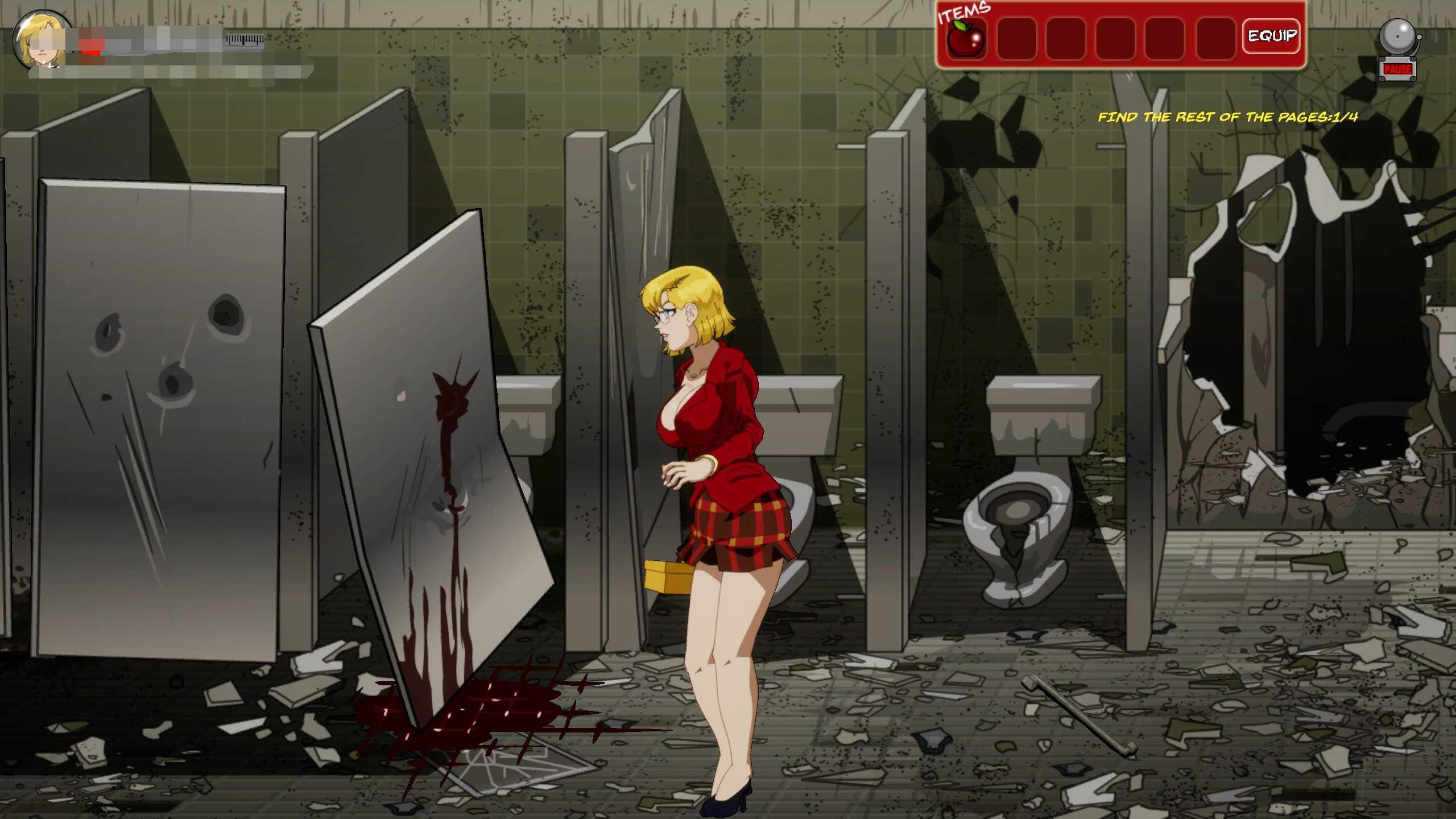Click the bell pause icon top right
The width and height of the screenshot is (1456, 819).
coord(1398,37)
